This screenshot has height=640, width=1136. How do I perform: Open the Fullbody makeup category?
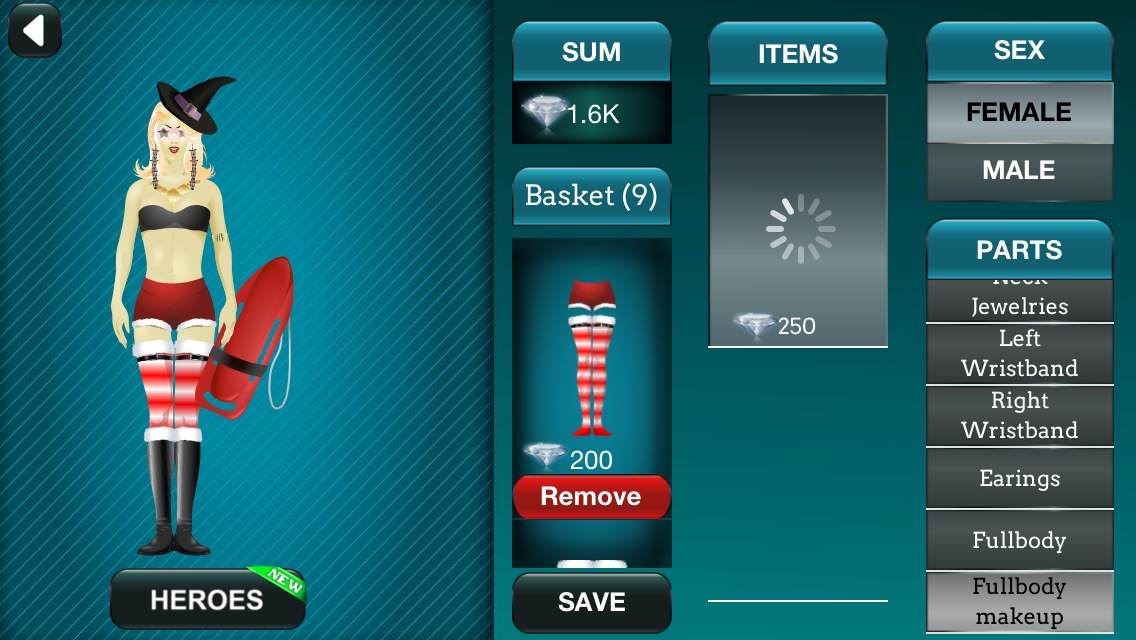1019,601
